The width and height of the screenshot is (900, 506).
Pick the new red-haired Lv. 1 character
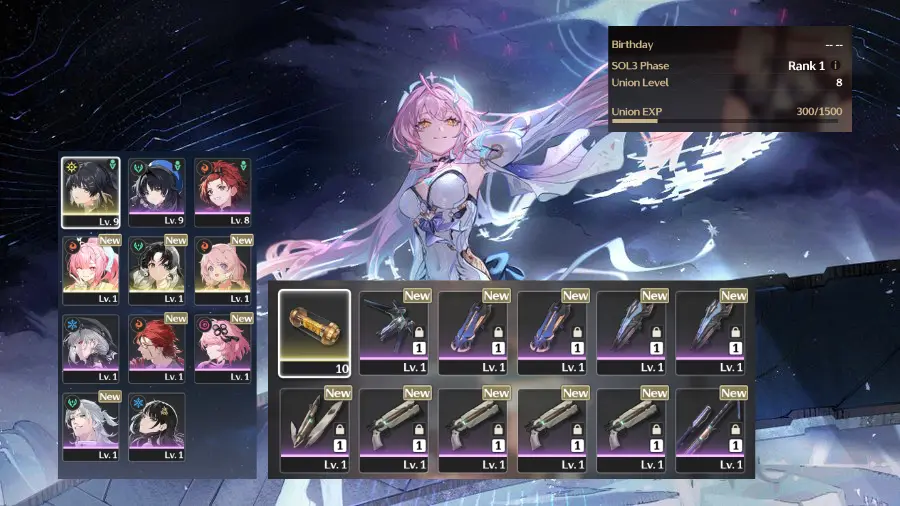pos(157,347)
